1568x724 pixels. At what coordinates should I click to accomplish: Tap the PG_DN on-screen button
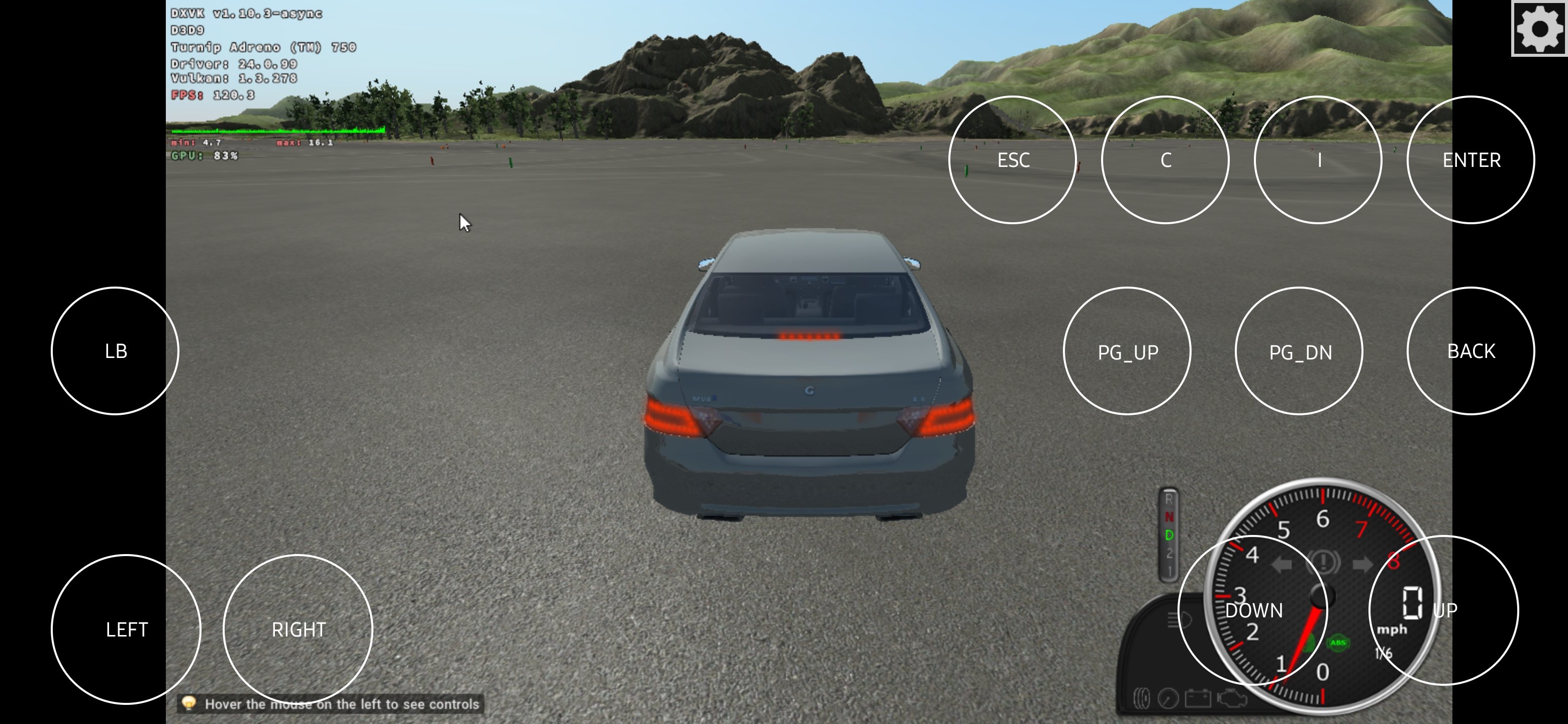pos(1299,351)
